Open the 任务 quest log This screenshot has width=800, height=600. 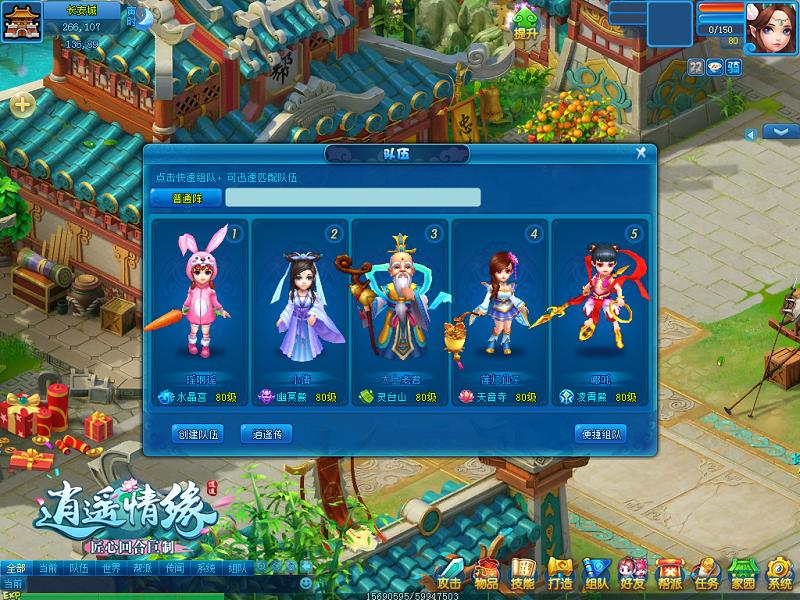[x=706, y=574]
